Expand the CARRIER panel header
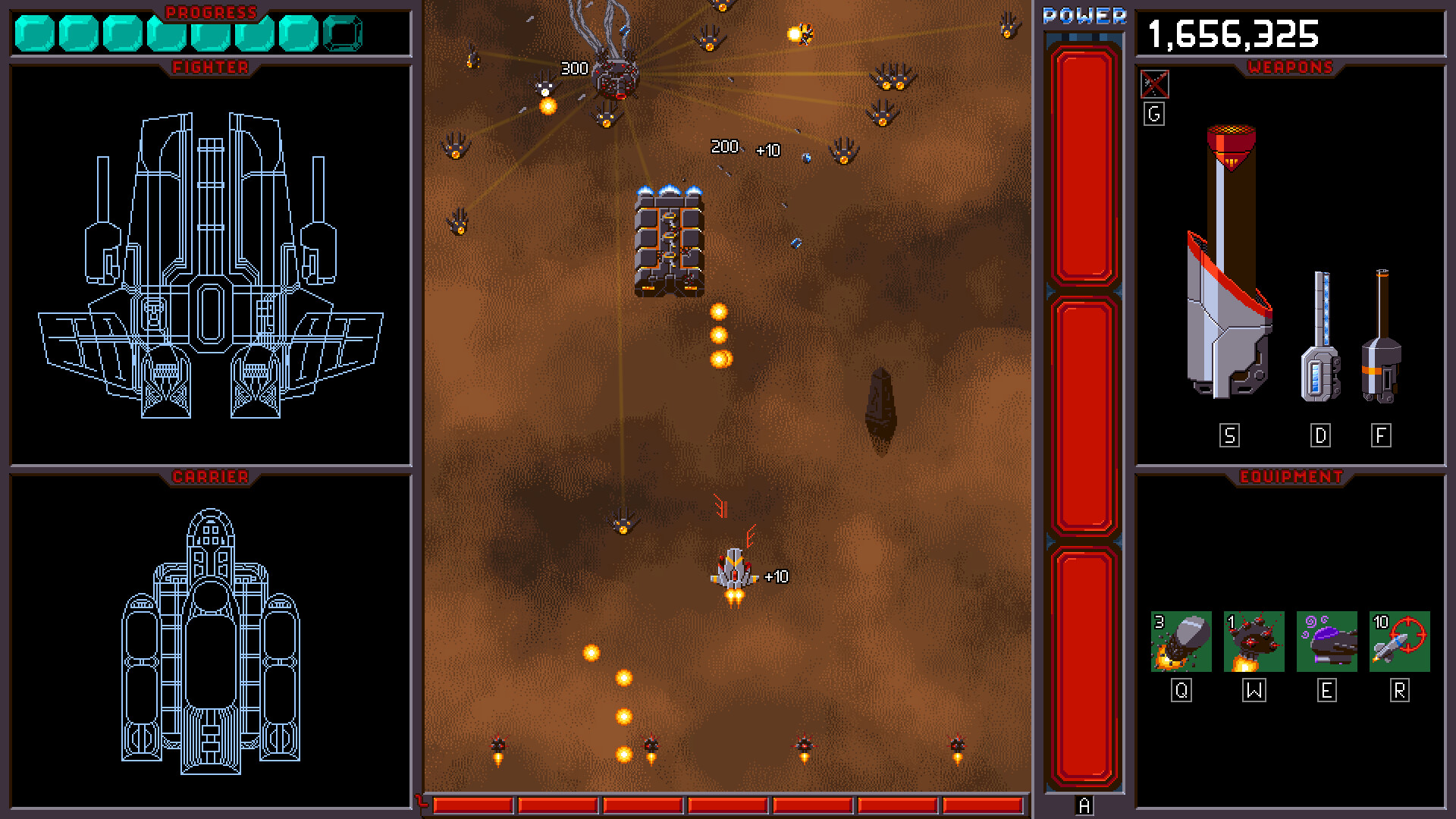 click(x=209, y=478)
